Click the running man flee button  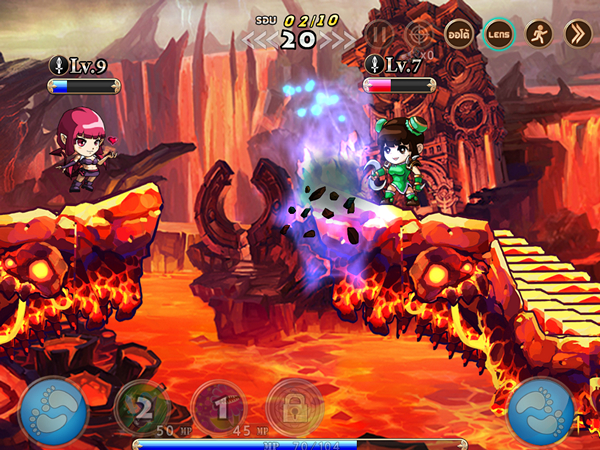[538, 34]
